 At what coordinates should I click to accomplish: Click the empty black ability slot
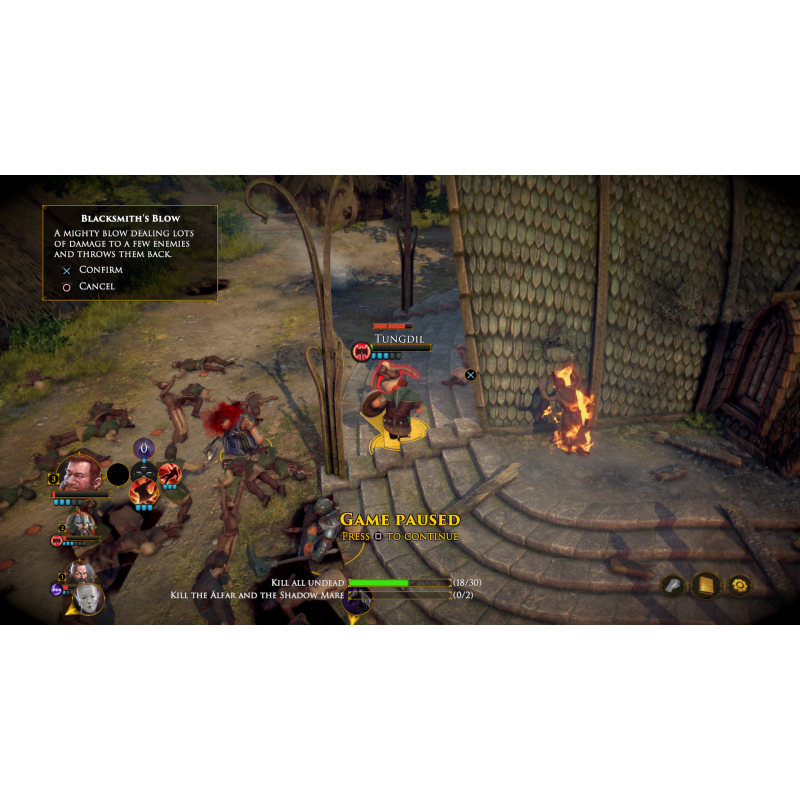click(x=118, y=474)
